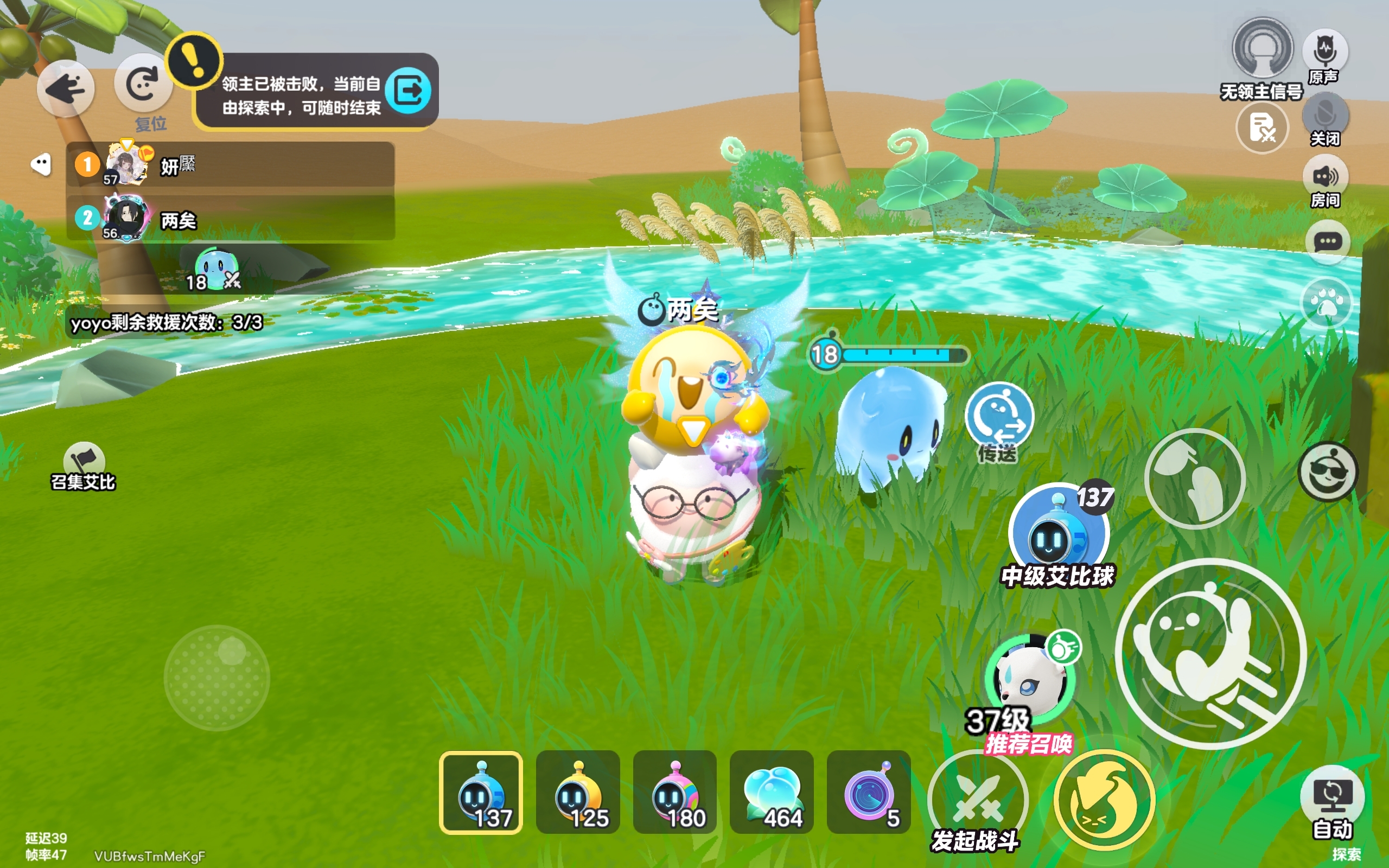
Task: Choose the yellow ball slot with 125
Action: click(x=577, y=792)
